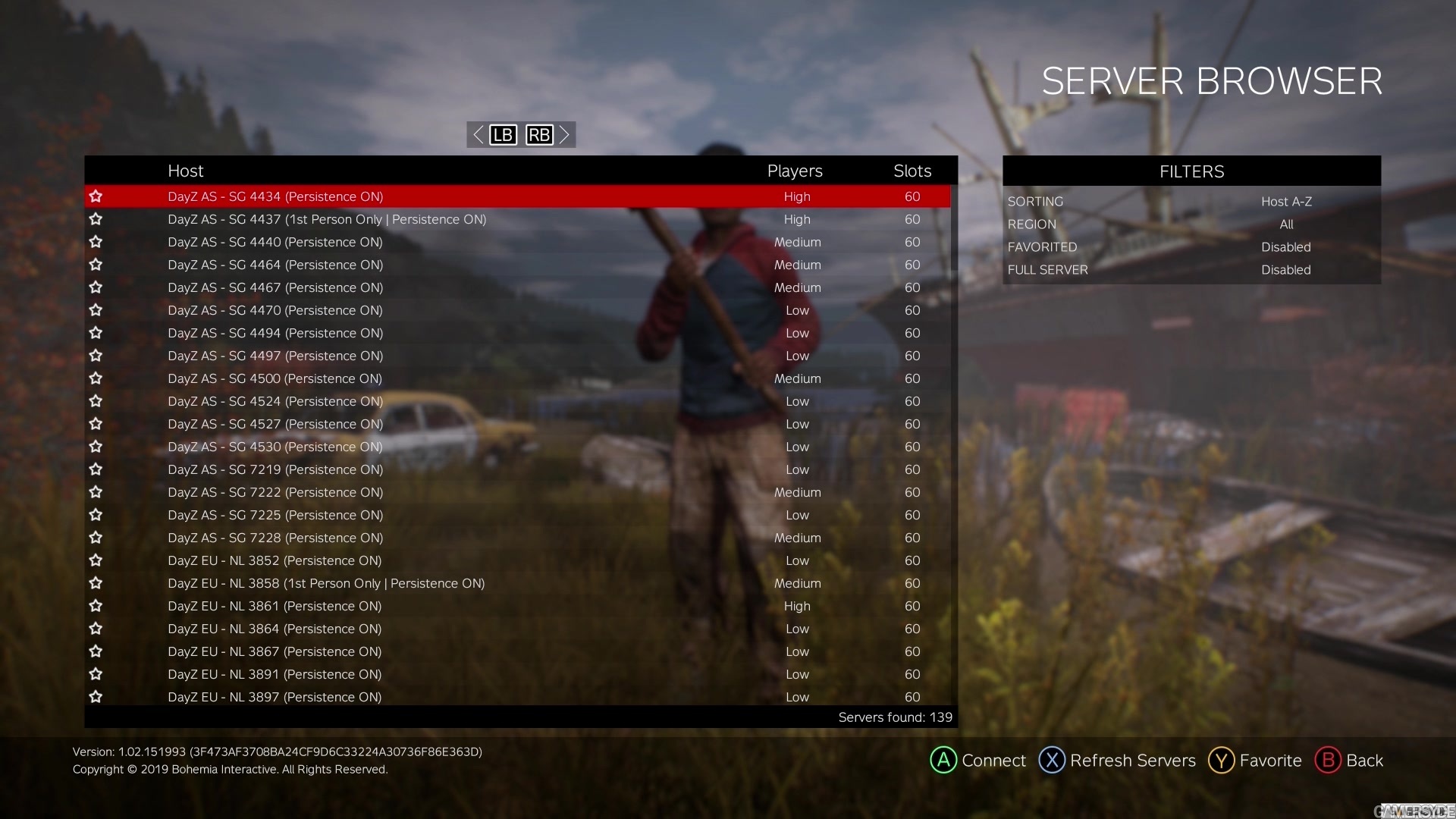The image size is (1456, 819).
Task: Sort servers by the Slots column
Action: tap(912, 171)
